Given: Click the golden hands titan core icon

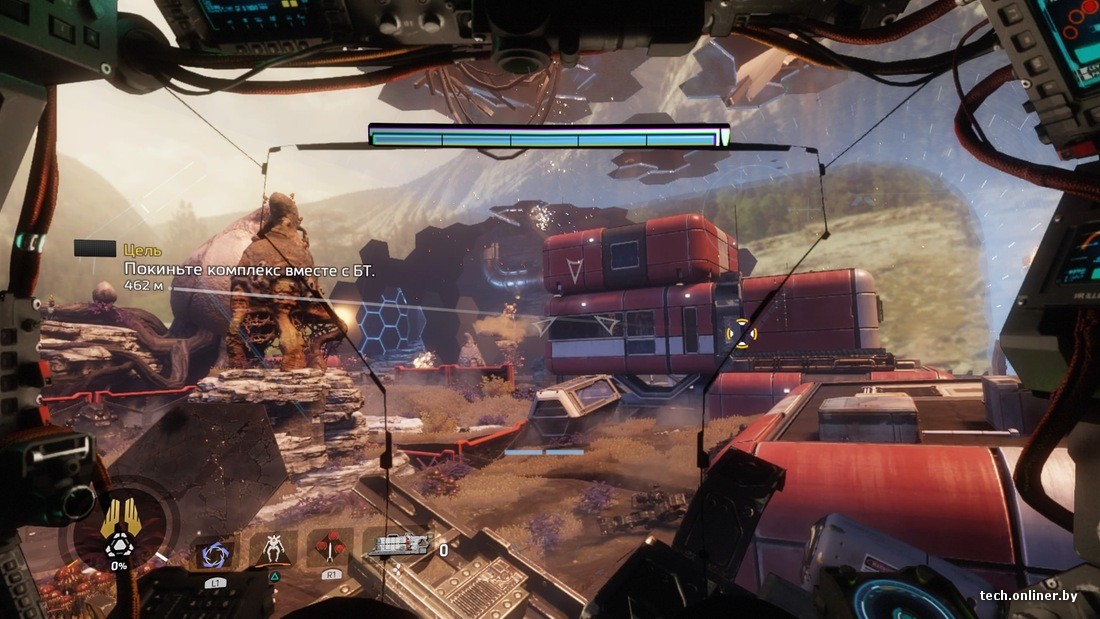Looking at the screenshot, I should [x=119, y=518].
